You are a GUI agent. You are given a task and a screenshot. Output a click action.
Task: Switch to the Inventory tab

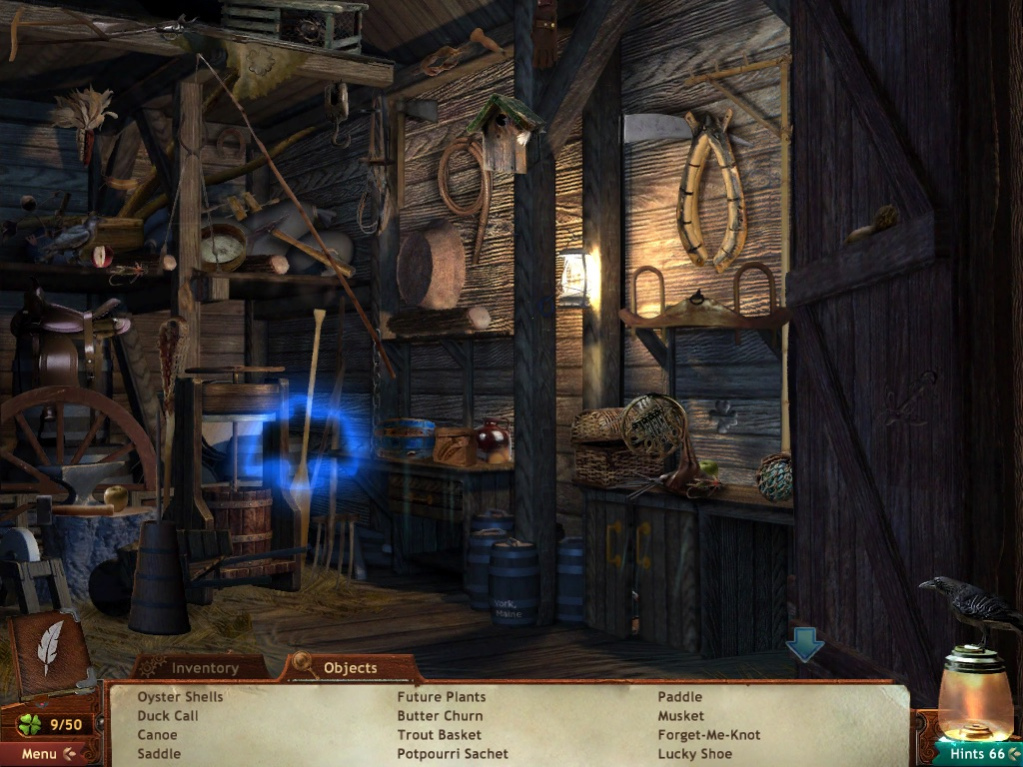point(204,668)
